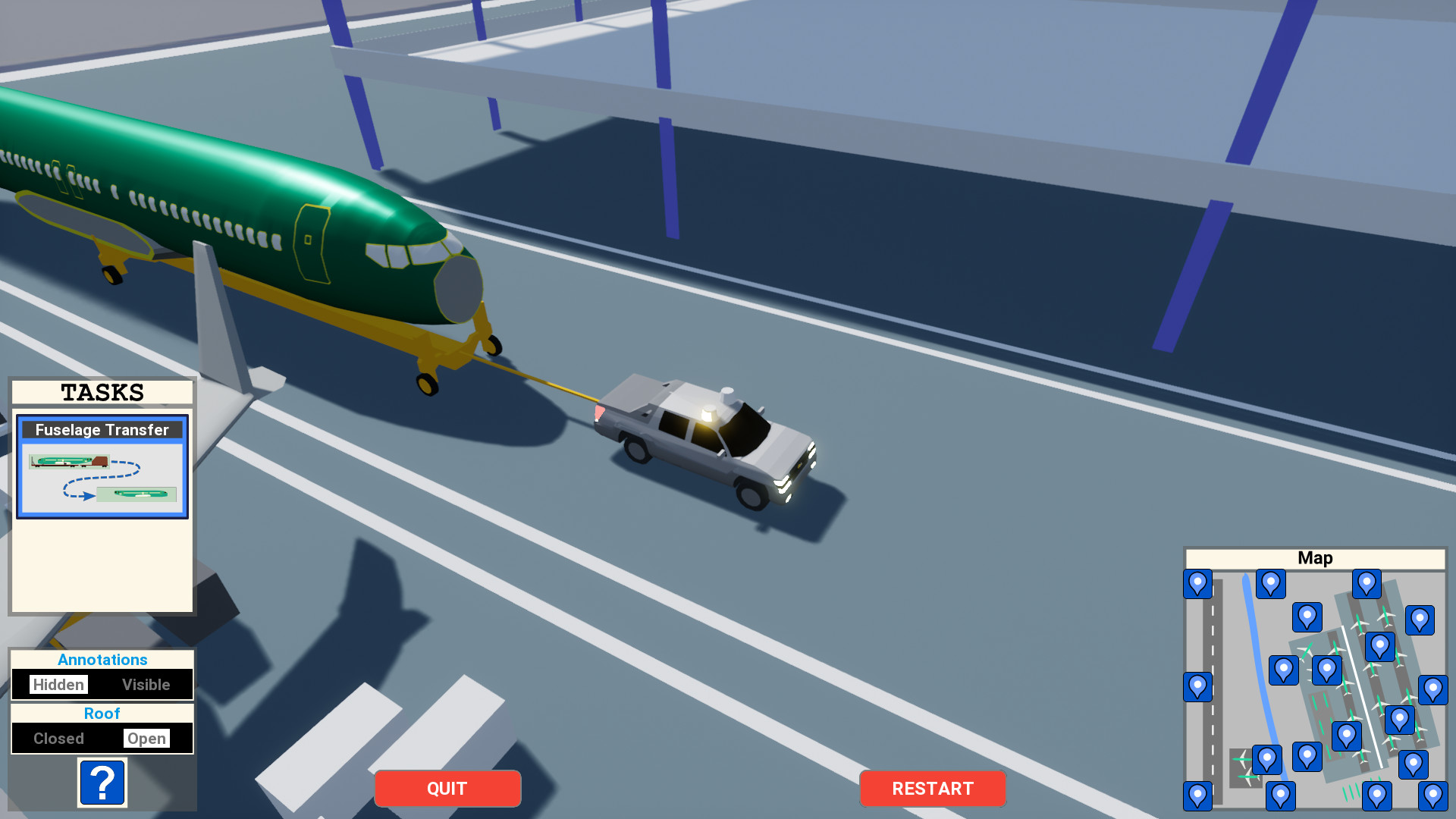Click the Open option under Roof
Image resolution: width=1456 pixels, height=819 pixels.
[147, 738]
